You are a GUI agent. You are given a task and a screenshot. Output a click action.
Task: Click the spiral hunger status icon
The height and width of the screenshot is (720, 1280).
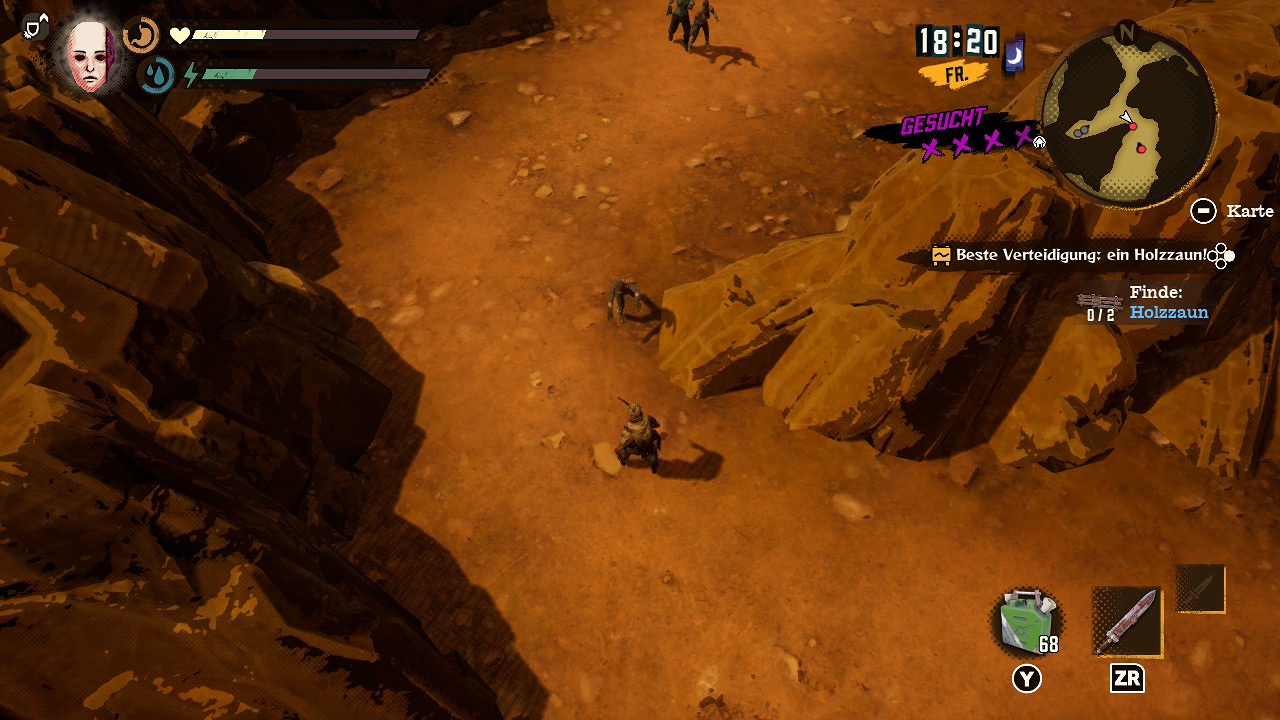(x=141, y=36)
